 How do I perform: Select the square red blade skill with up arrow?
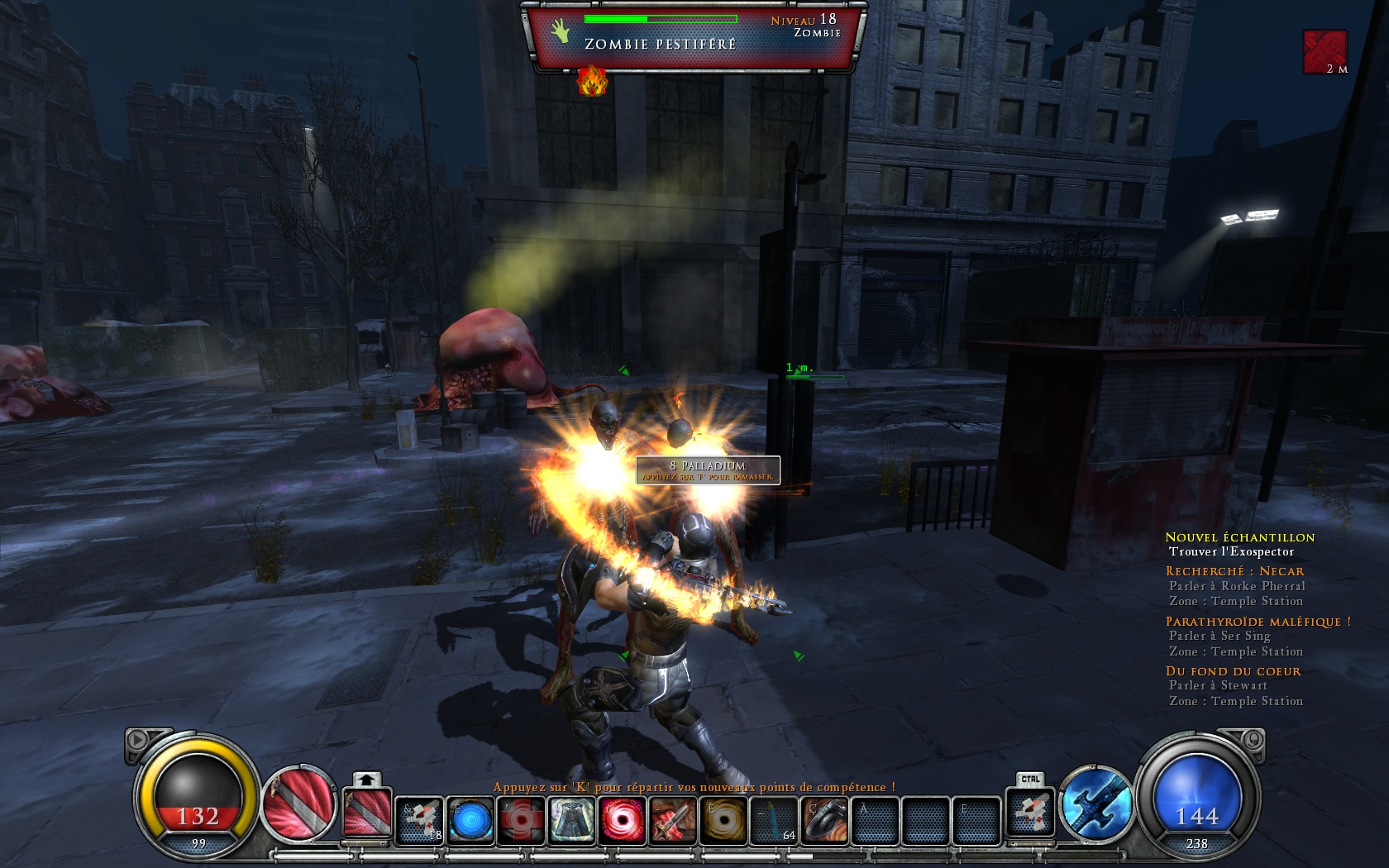click(x=367, y=812)
